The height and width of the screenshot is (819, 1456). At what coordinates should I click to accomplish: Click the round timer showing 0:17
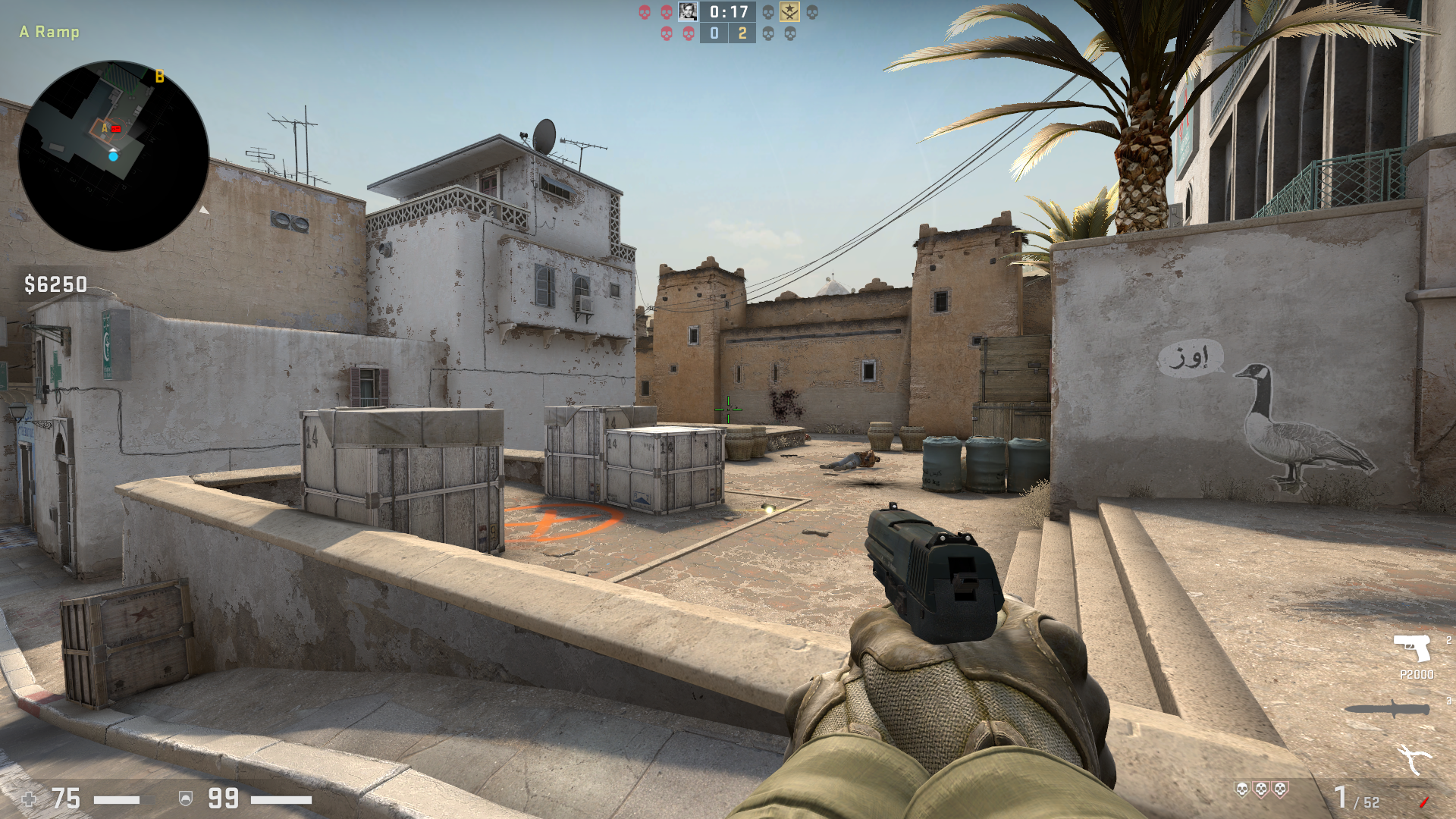coord(727,12)
